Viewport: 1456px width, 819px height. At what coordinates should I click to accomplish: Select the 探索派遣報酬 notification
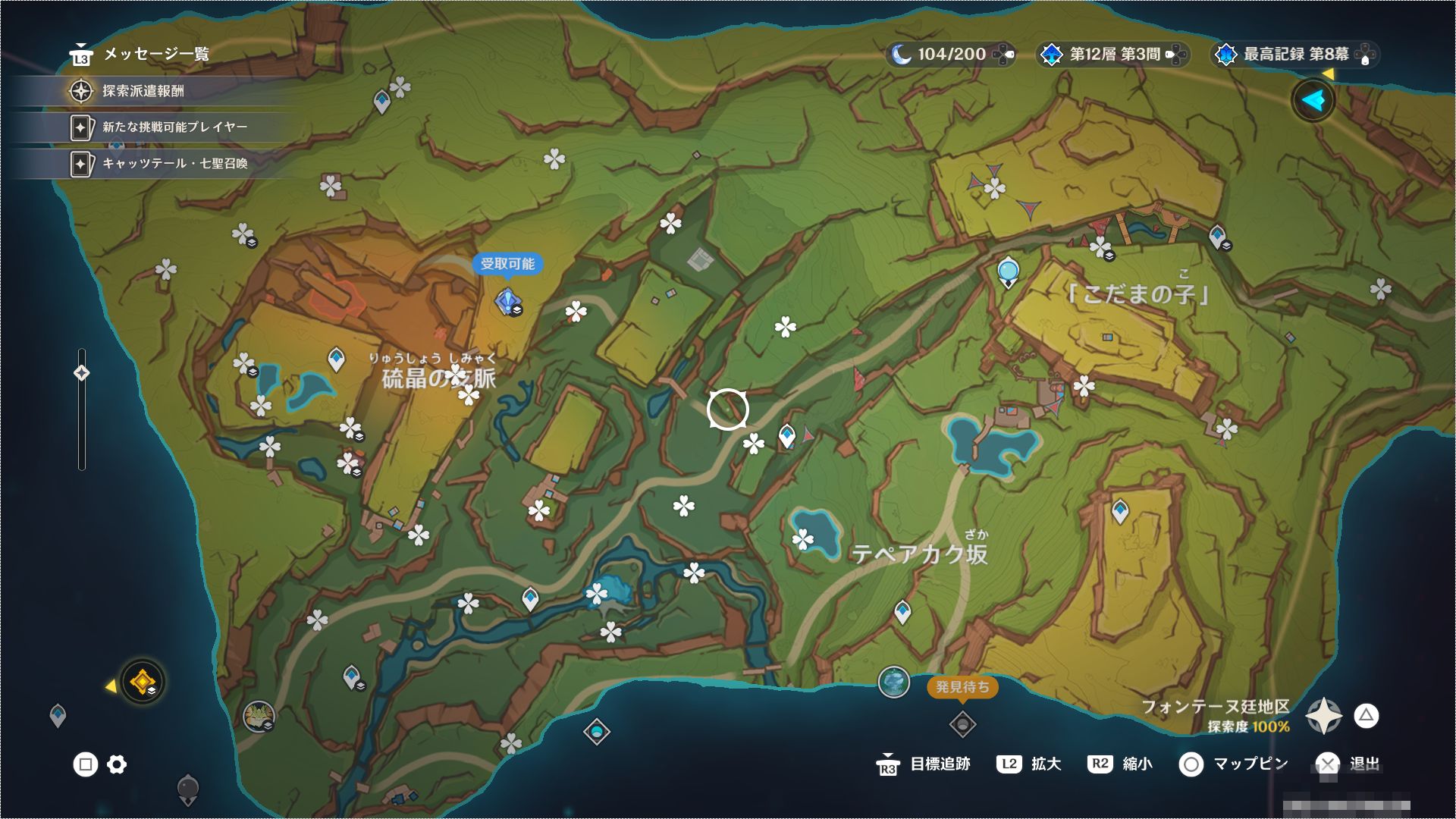(143, 91)
